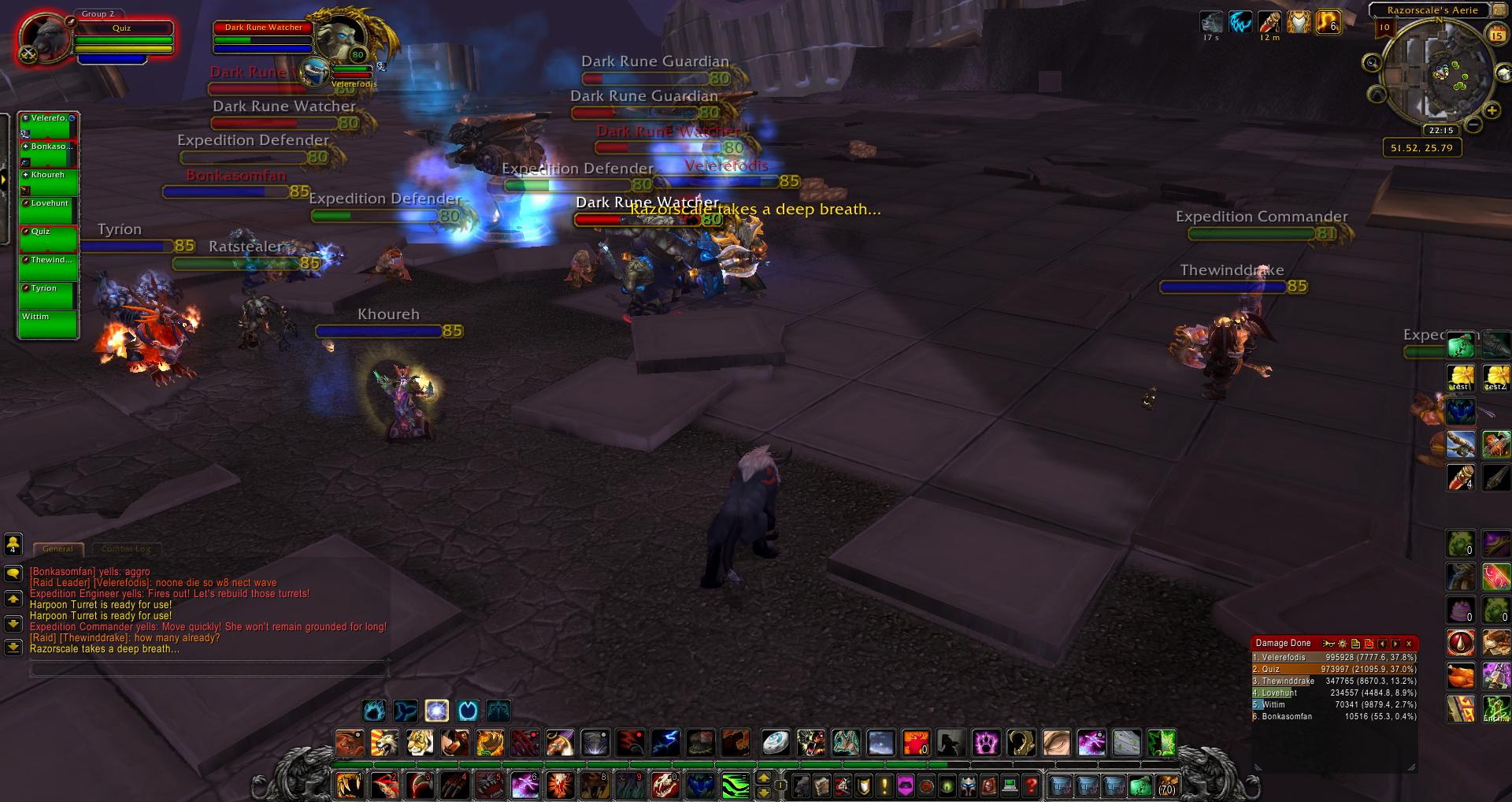Screen dimensions: 1512x802
Task: Click the report trumpet icon on Damage Done
Action: pyautogui.click(x=1329, y=644)
